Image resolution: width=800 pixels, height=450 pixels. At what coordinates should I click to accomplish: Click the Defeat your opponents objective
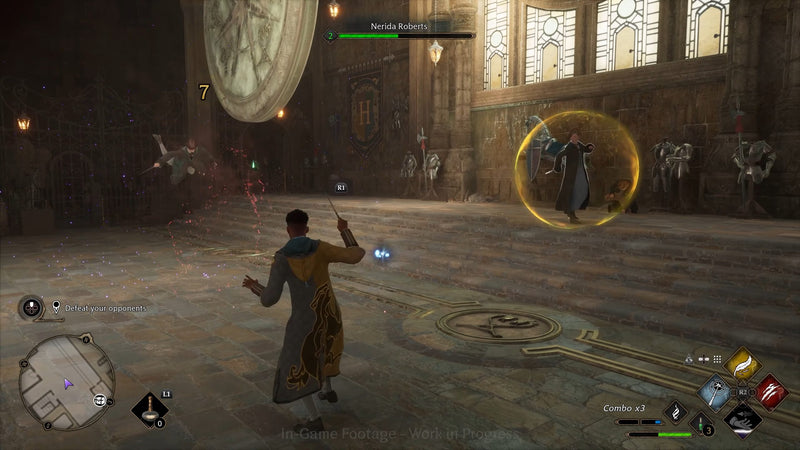106,308
